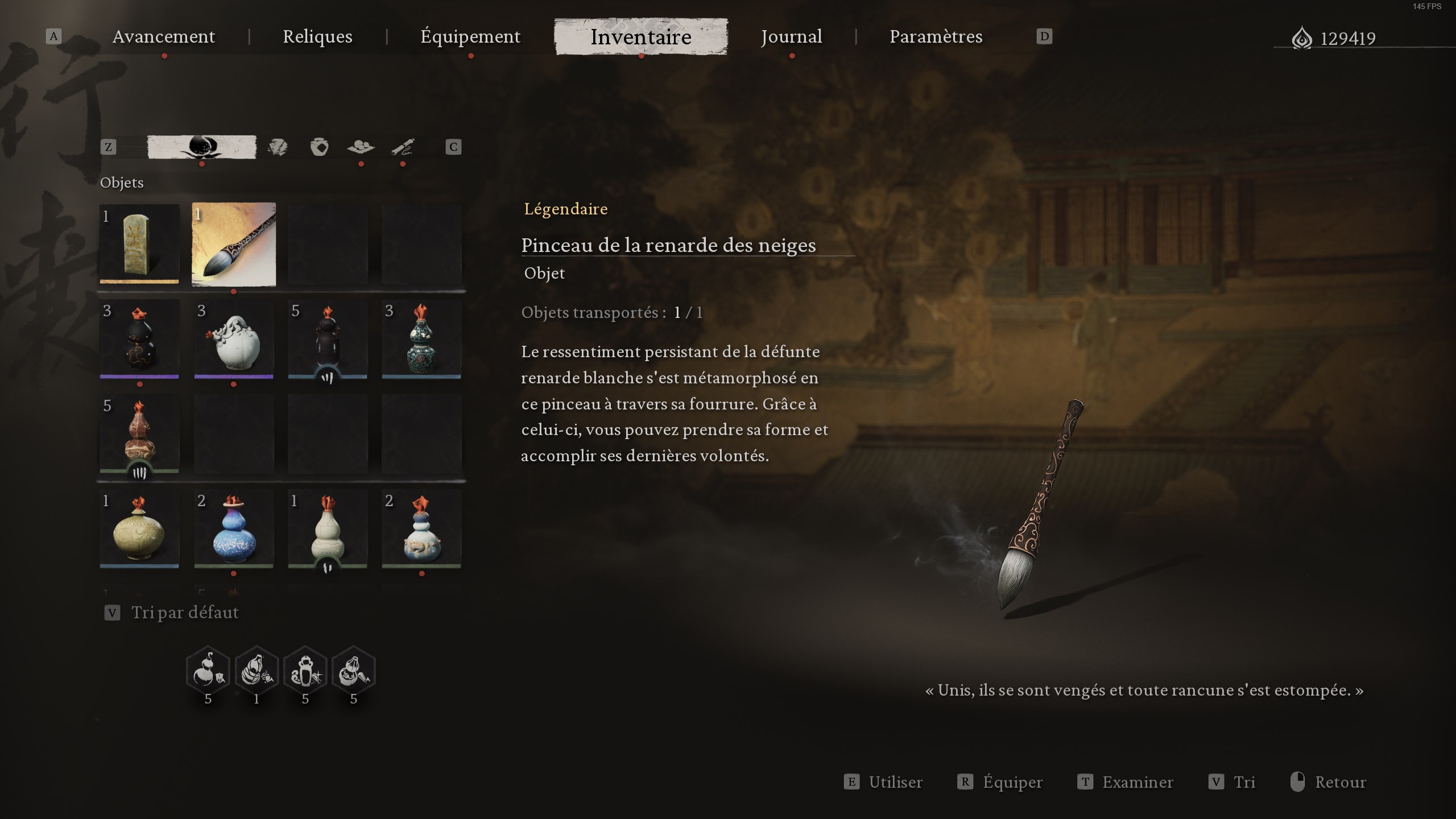Image resolution: width=1456 pixels, height=819 pixels.
Task: Click the soul currency orb beside 129419
Action: pyautogui.click(x=1305, y=38)
